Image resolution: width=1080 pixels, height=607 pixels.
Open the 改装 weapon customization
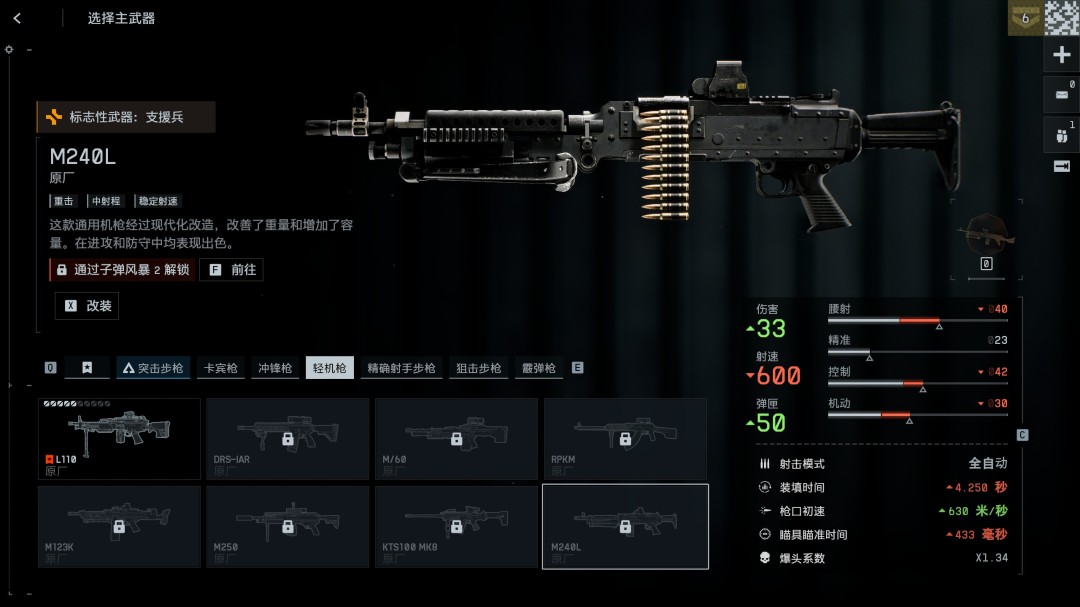[x=87, y=306]
